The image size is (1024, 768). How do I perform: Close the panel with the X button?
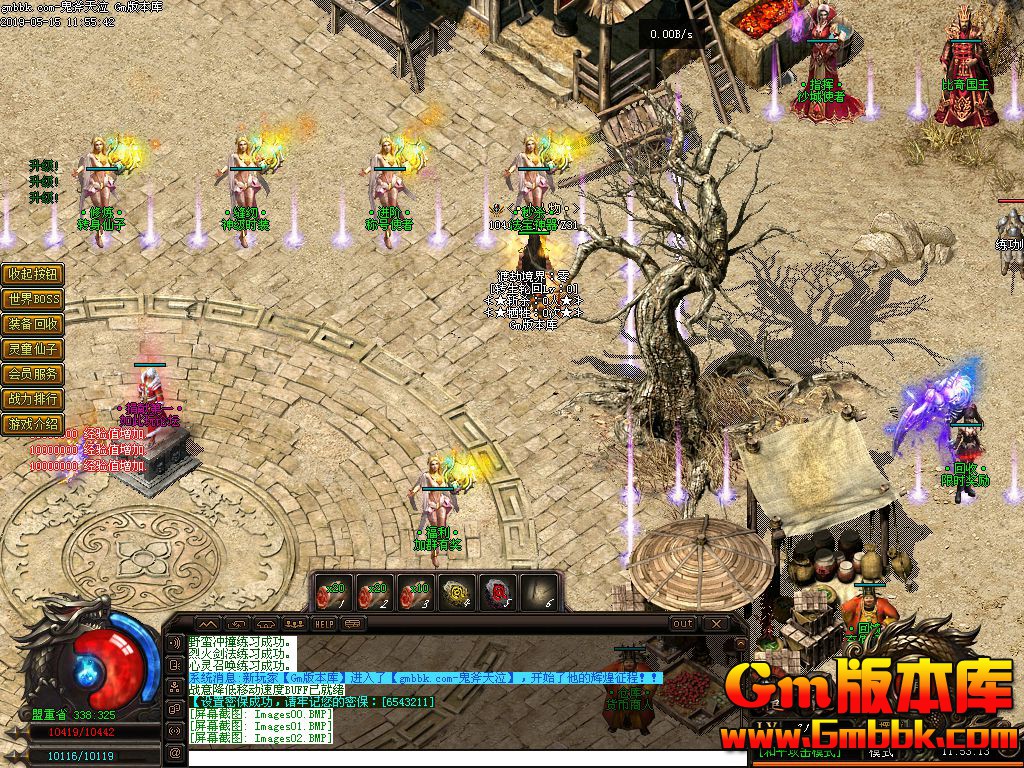point(714,623)
